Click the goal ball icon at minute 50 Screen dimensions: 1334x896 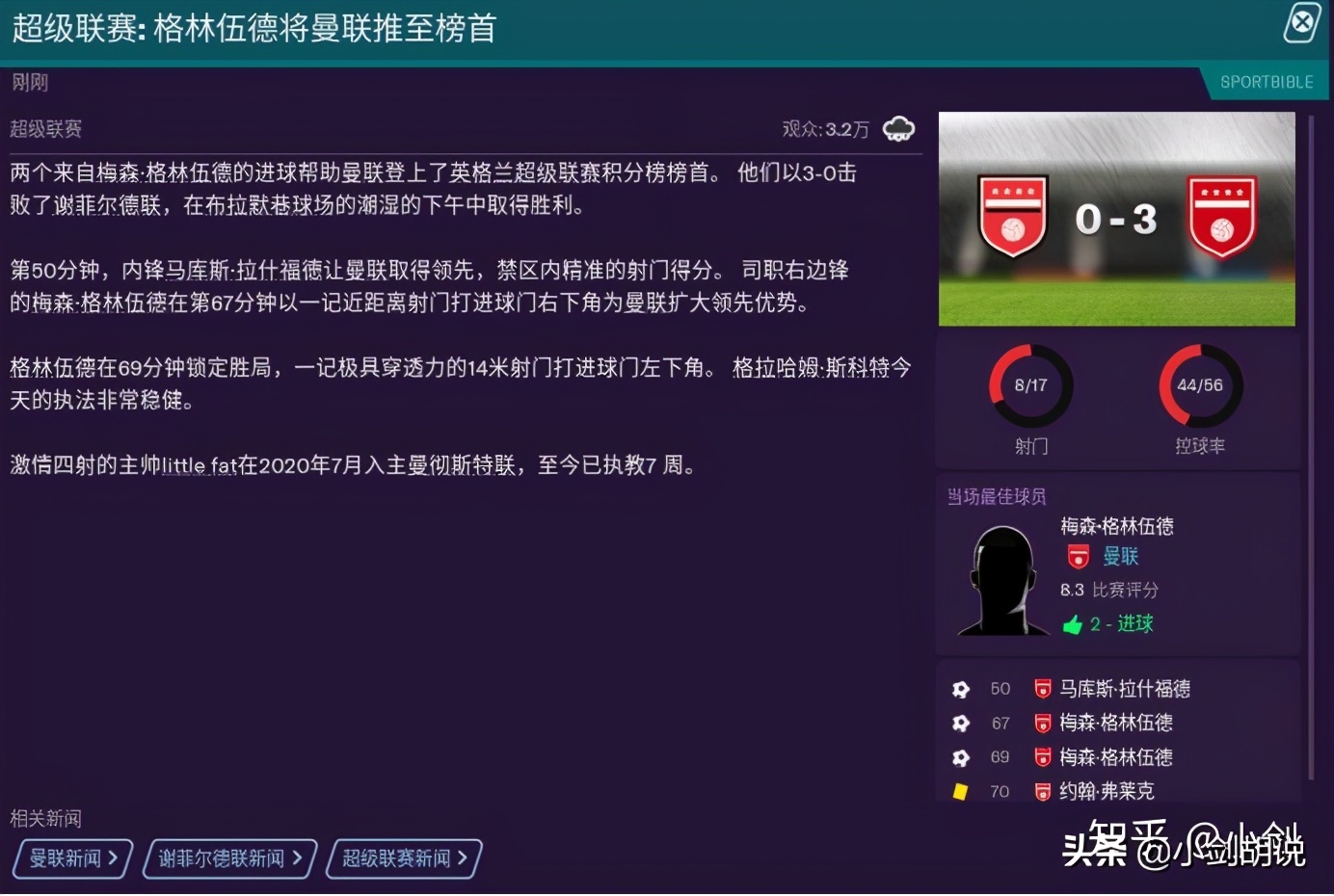point(960,689)
